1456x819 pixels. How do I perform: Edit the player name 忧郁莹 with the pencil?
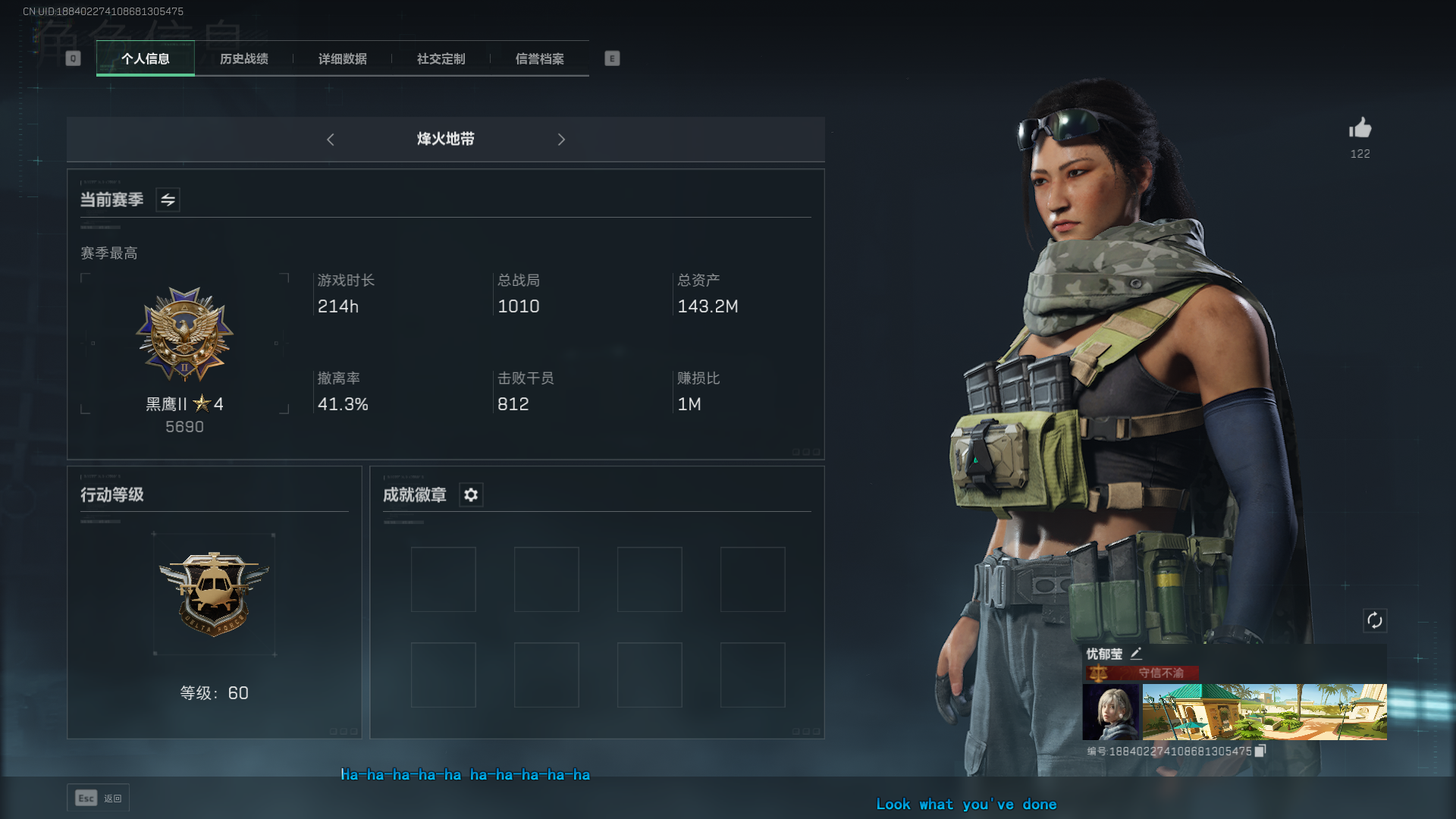pyautogui.click(x=1136, y=654)
